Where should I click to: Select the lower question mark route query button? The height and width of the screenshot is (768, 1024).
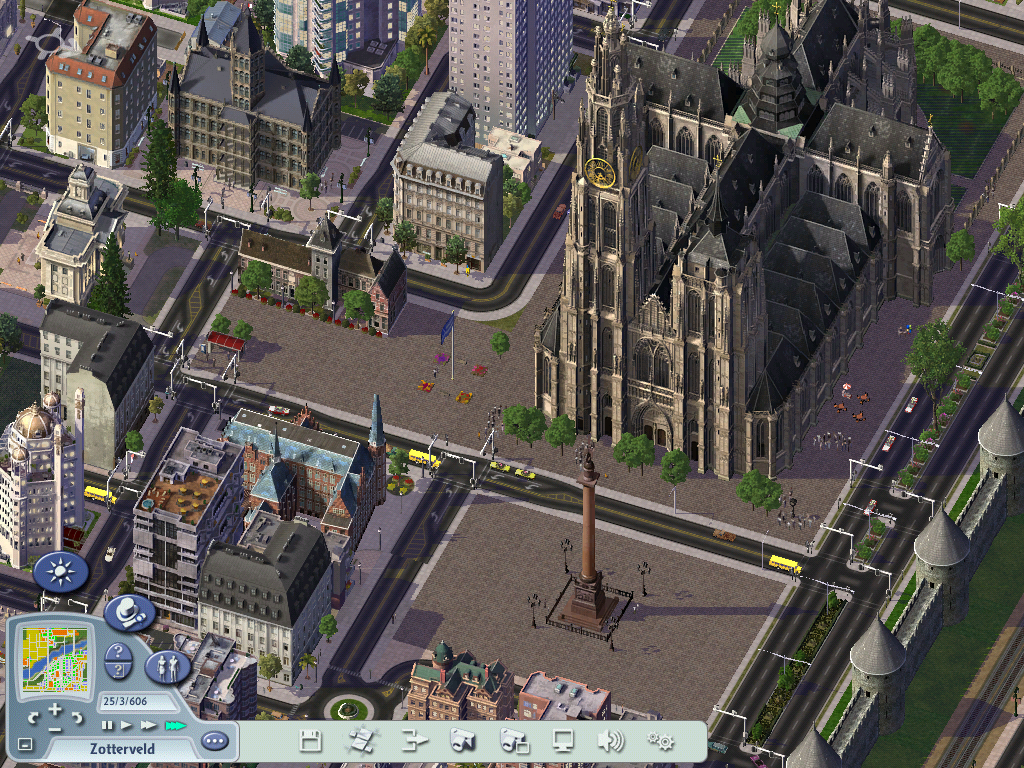[x=117, y=672]
